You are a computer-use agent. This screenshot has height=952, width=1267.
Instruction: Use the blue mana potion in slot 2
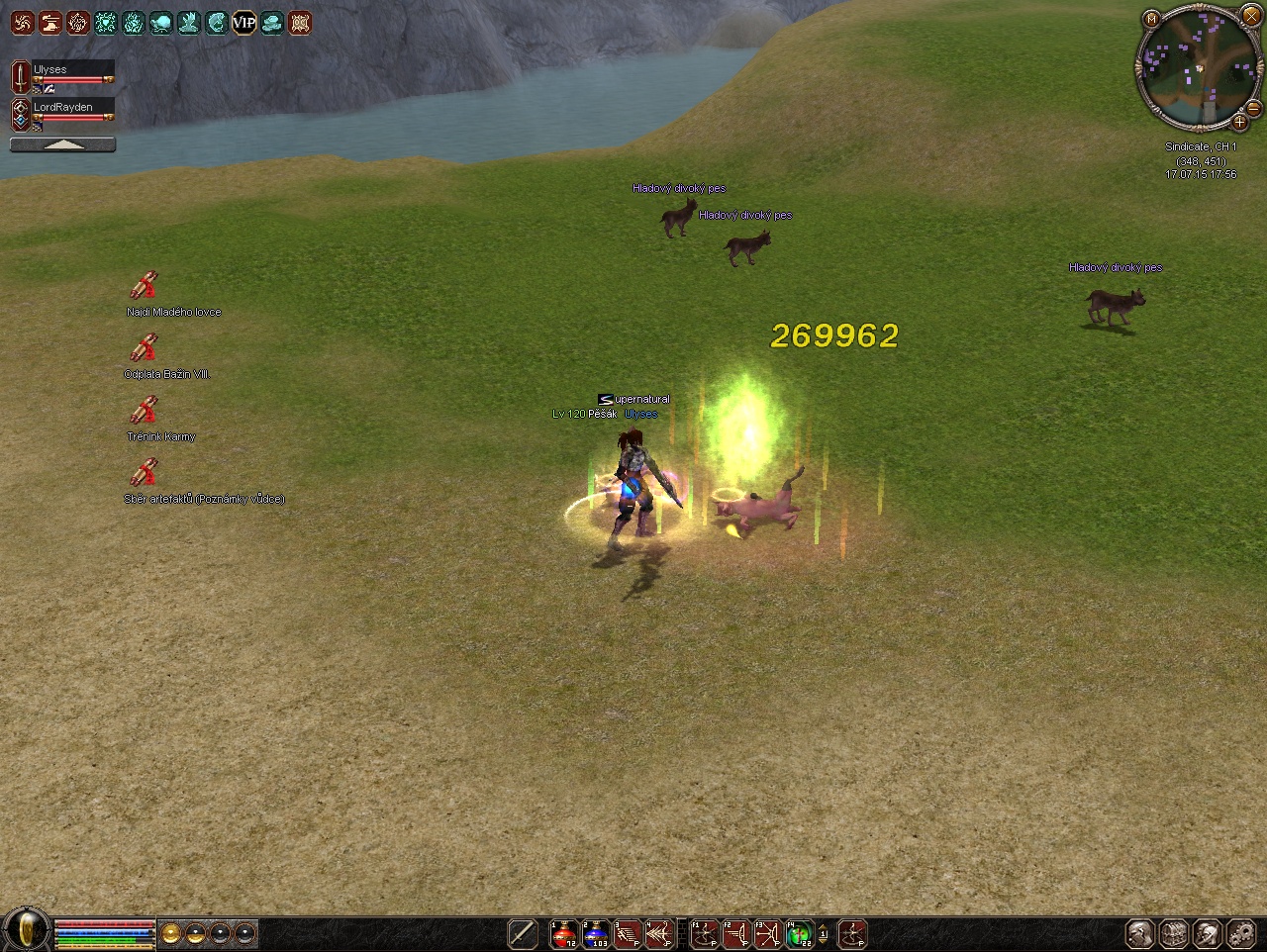596,933
